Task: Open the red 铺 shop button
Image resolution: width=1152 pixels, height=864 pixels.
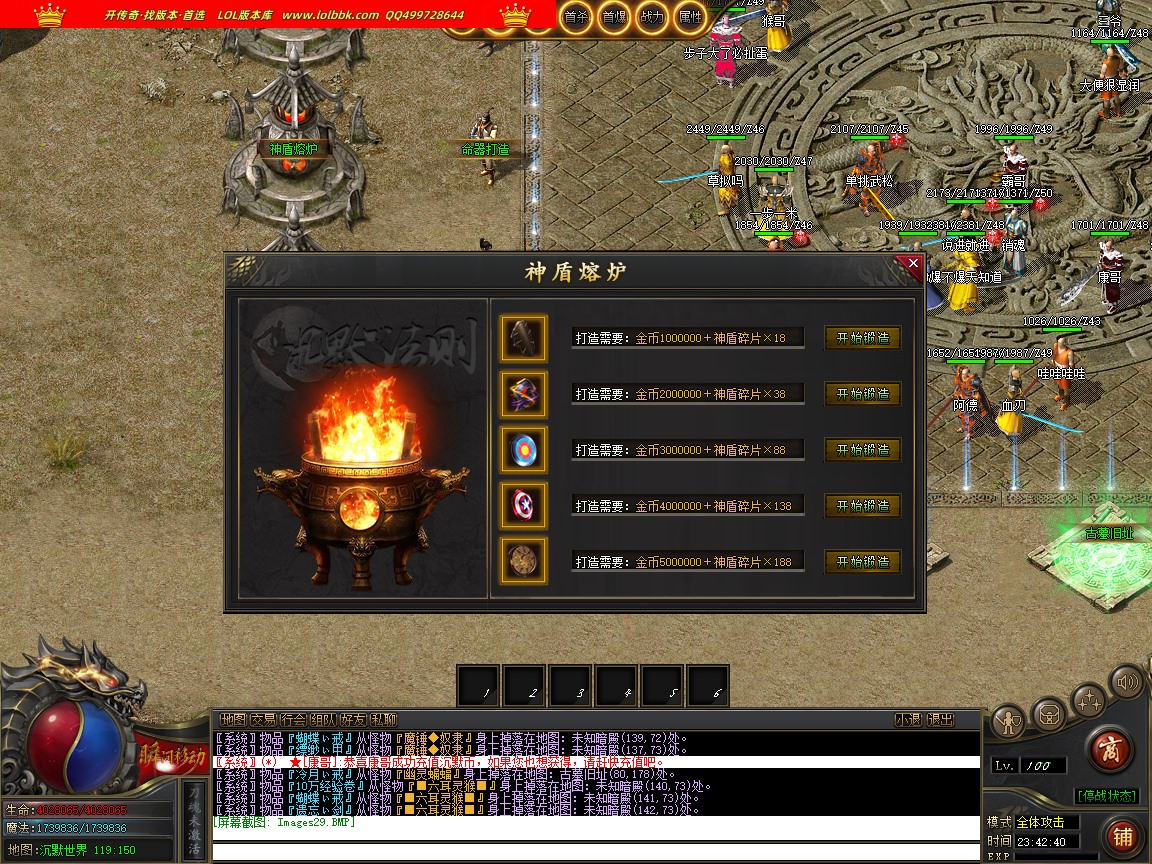Action: (x=1124, y=836)
